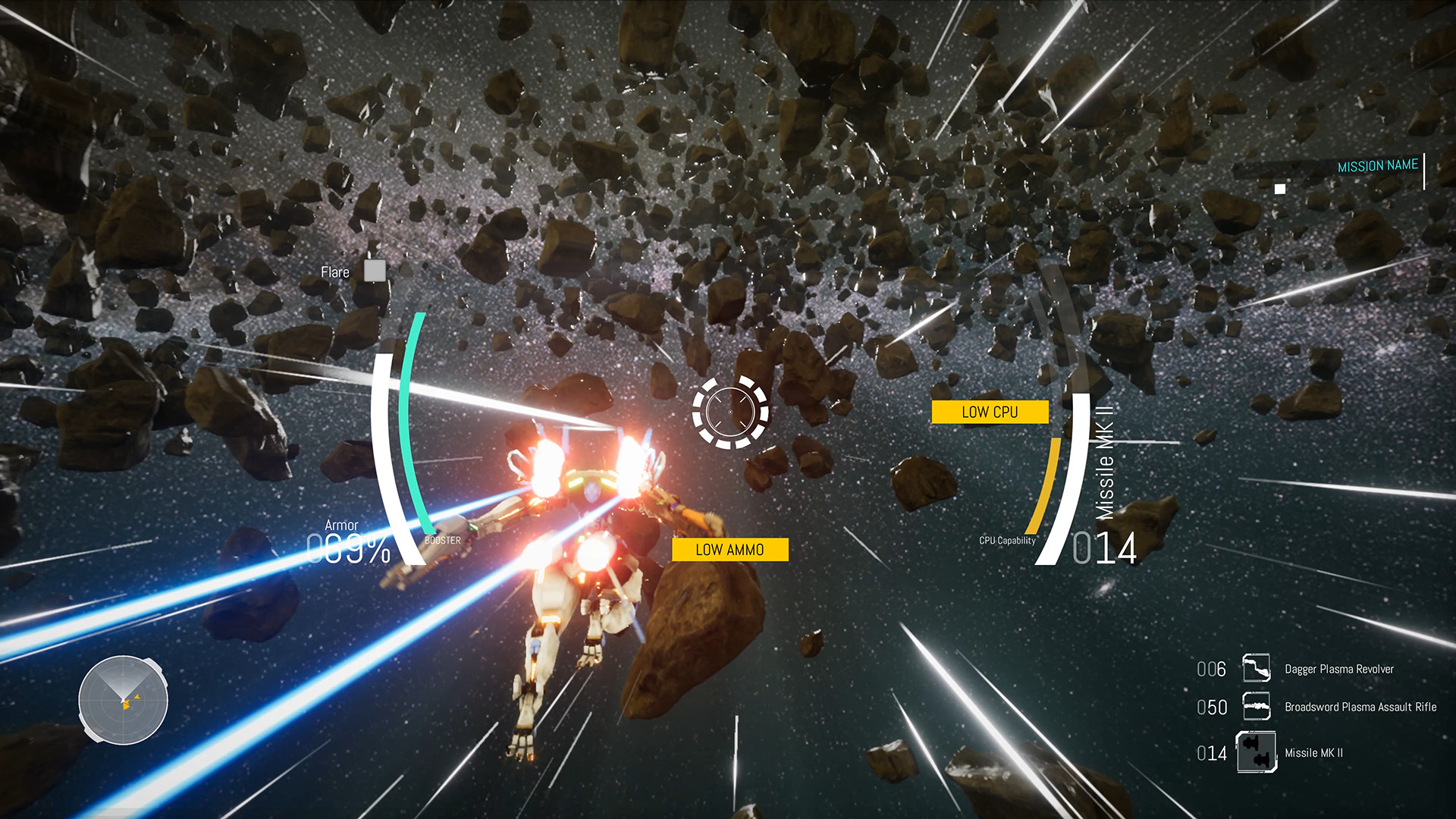Click the 006 ammo counter for Dagger revolver

(x=1211, y=670)
